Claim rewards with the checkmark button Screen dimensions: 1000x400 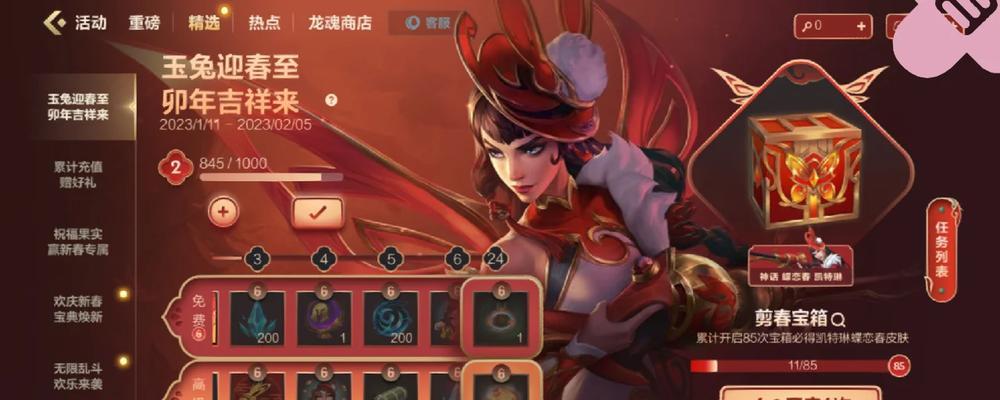pos(317,211)
